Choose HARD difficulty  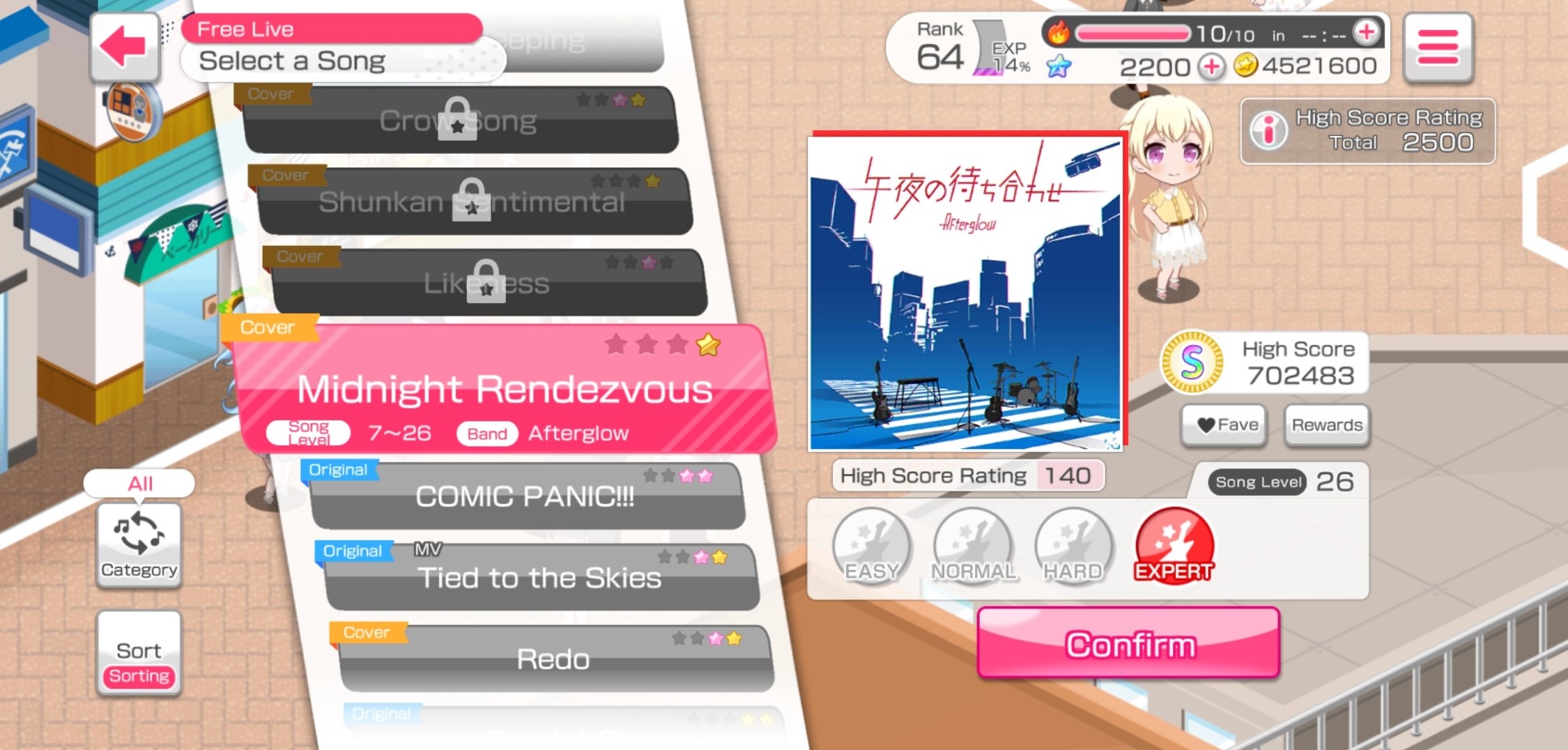point(1073,546)
